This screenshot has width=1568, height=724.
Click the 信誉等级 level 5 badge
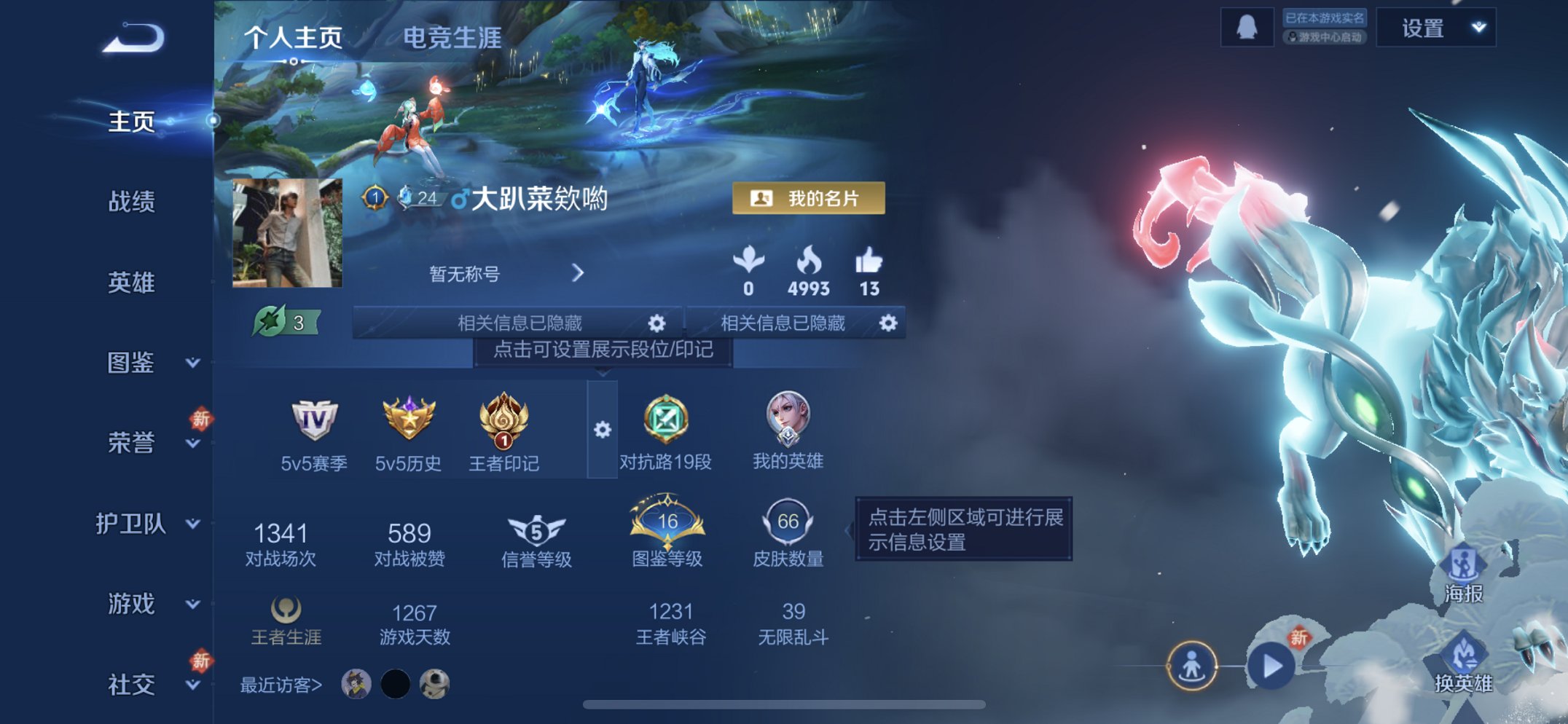pos(538,532)
